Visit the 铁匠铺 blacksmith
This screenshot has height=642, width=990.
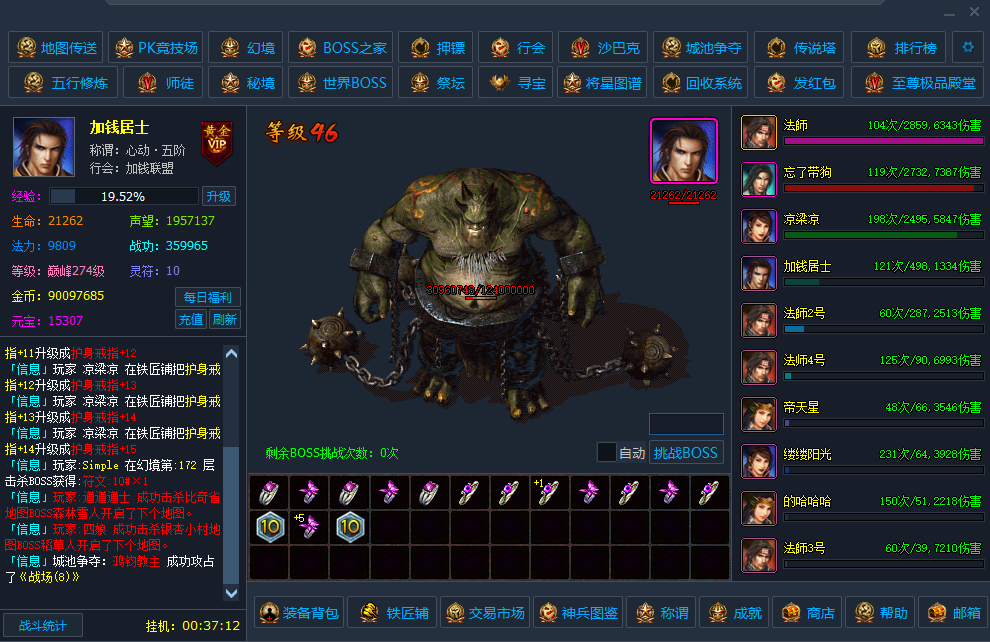tap(393, 612)
